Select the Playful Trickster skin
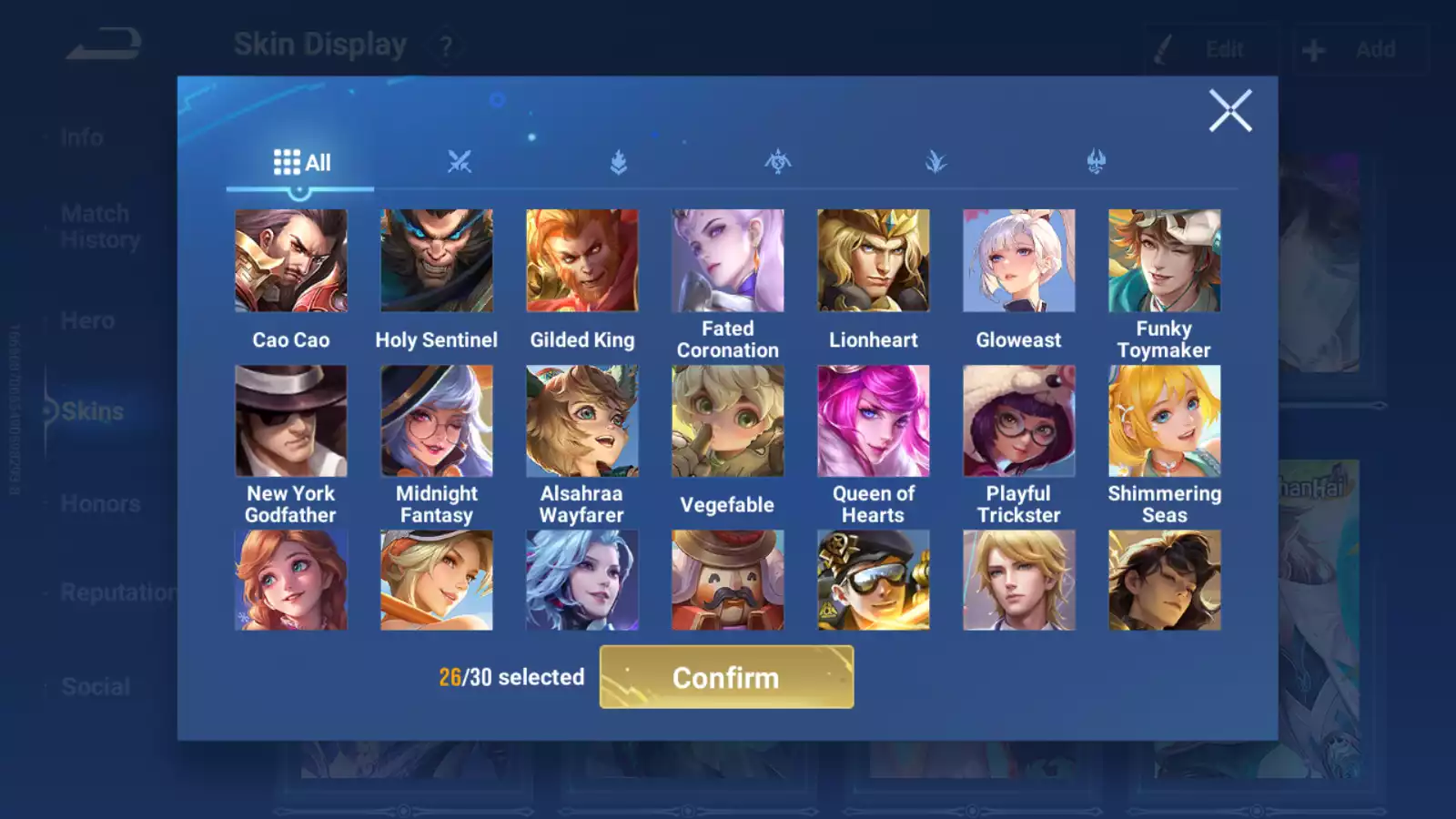This screenshot has width=1456, height=819. click(x=1019, y=420)
